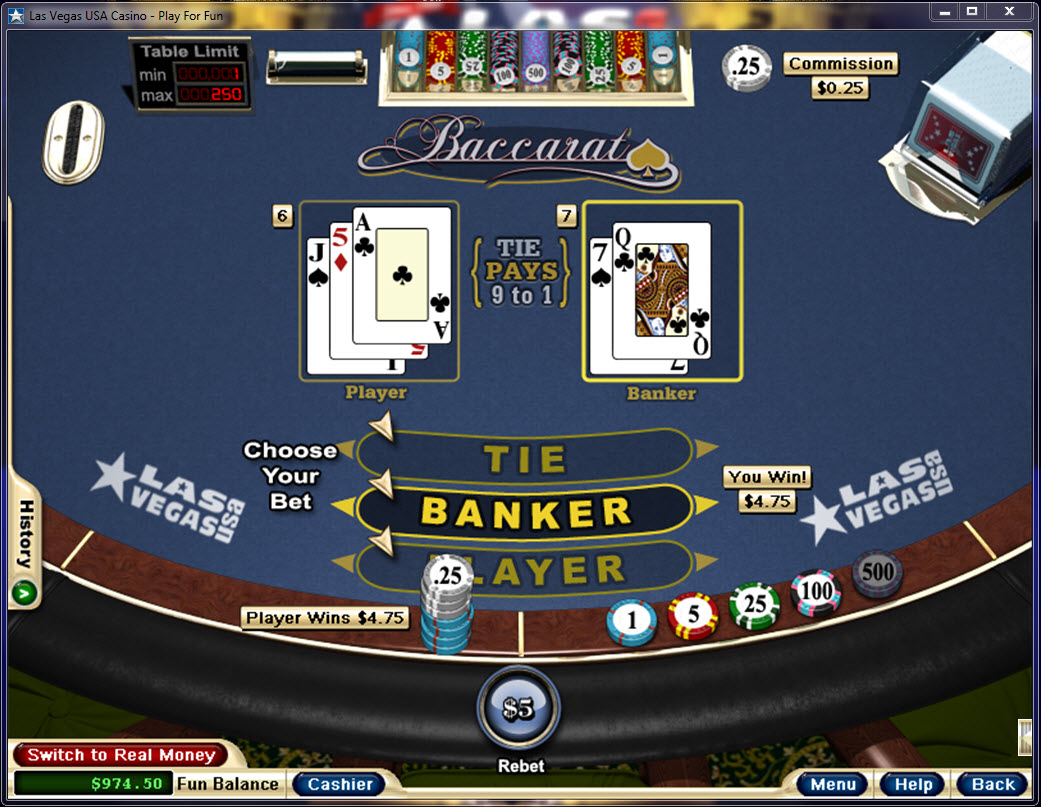Select the 500 chip

877,573
